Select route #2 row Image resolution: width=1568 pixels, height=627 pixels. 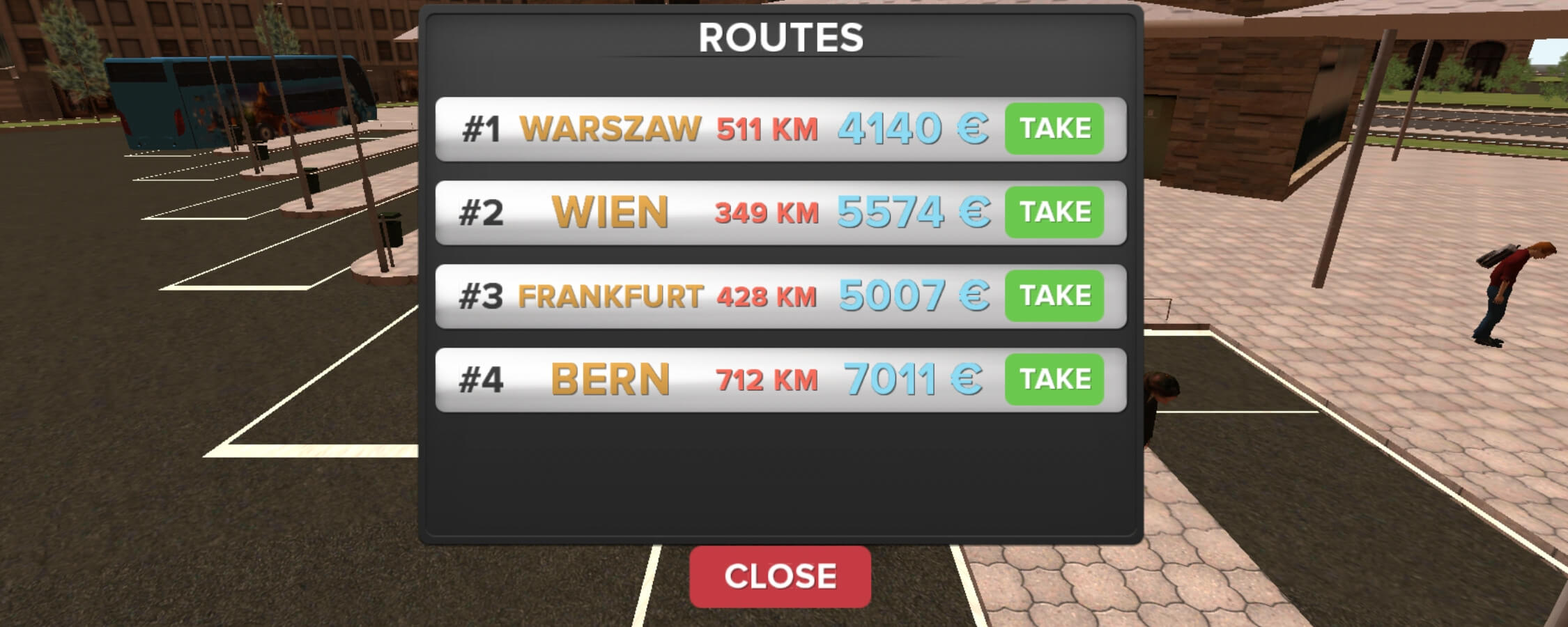tap(697, 211)
